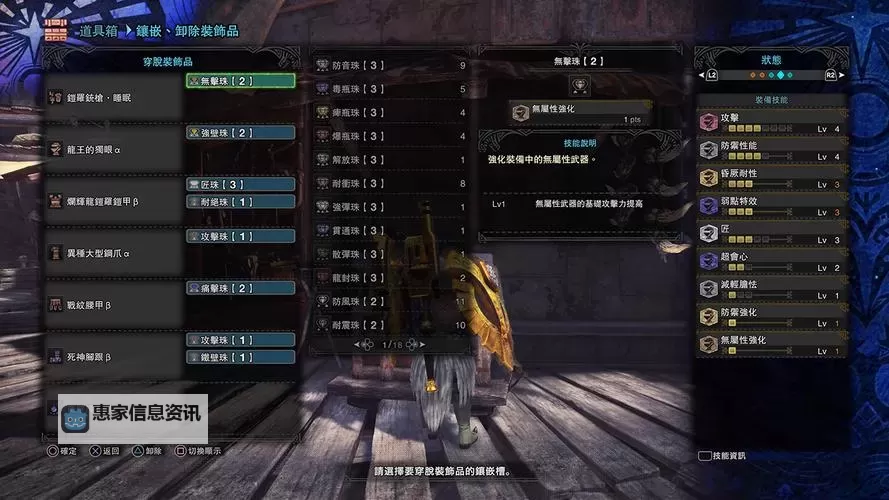The height and width of the screenshot is (500, 889).
Task: Select the 匠珠【3】 socket slot
Action: (x=240, y=184)
